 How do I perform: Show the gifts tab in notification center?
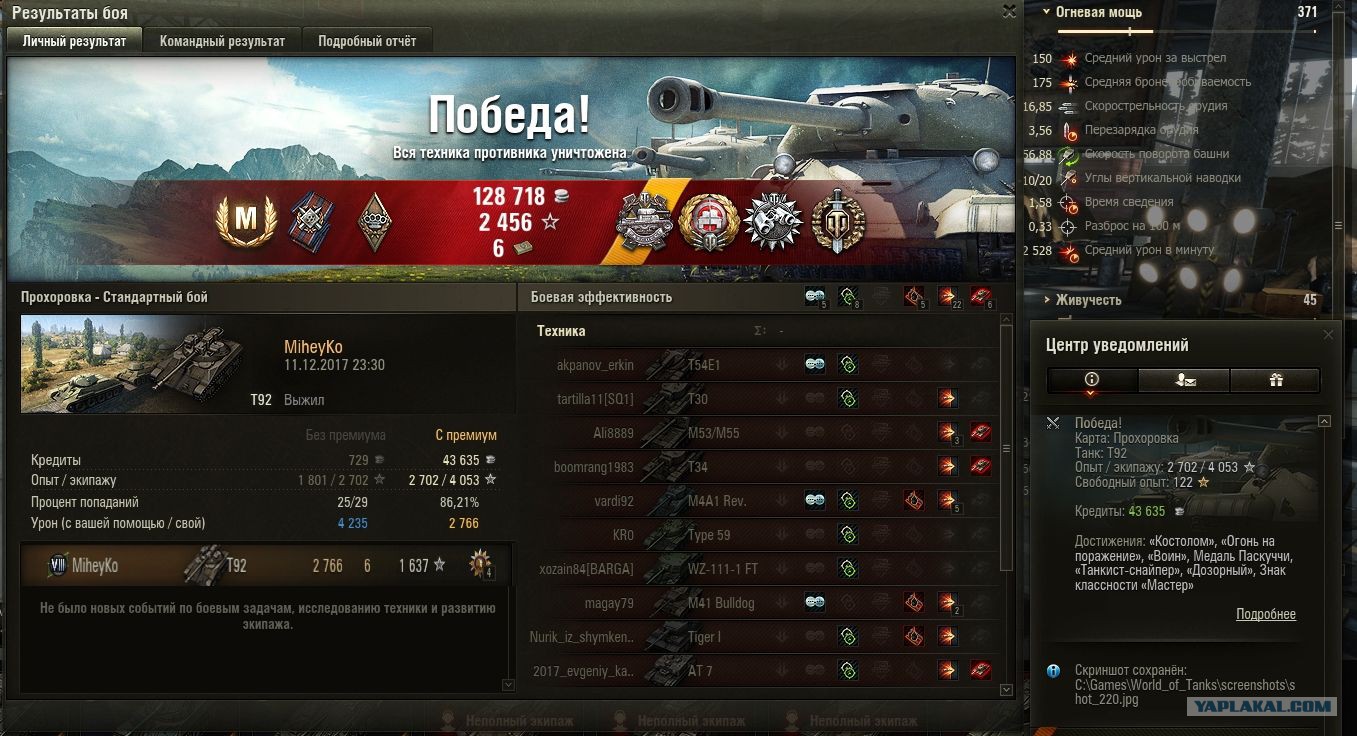1274,380
